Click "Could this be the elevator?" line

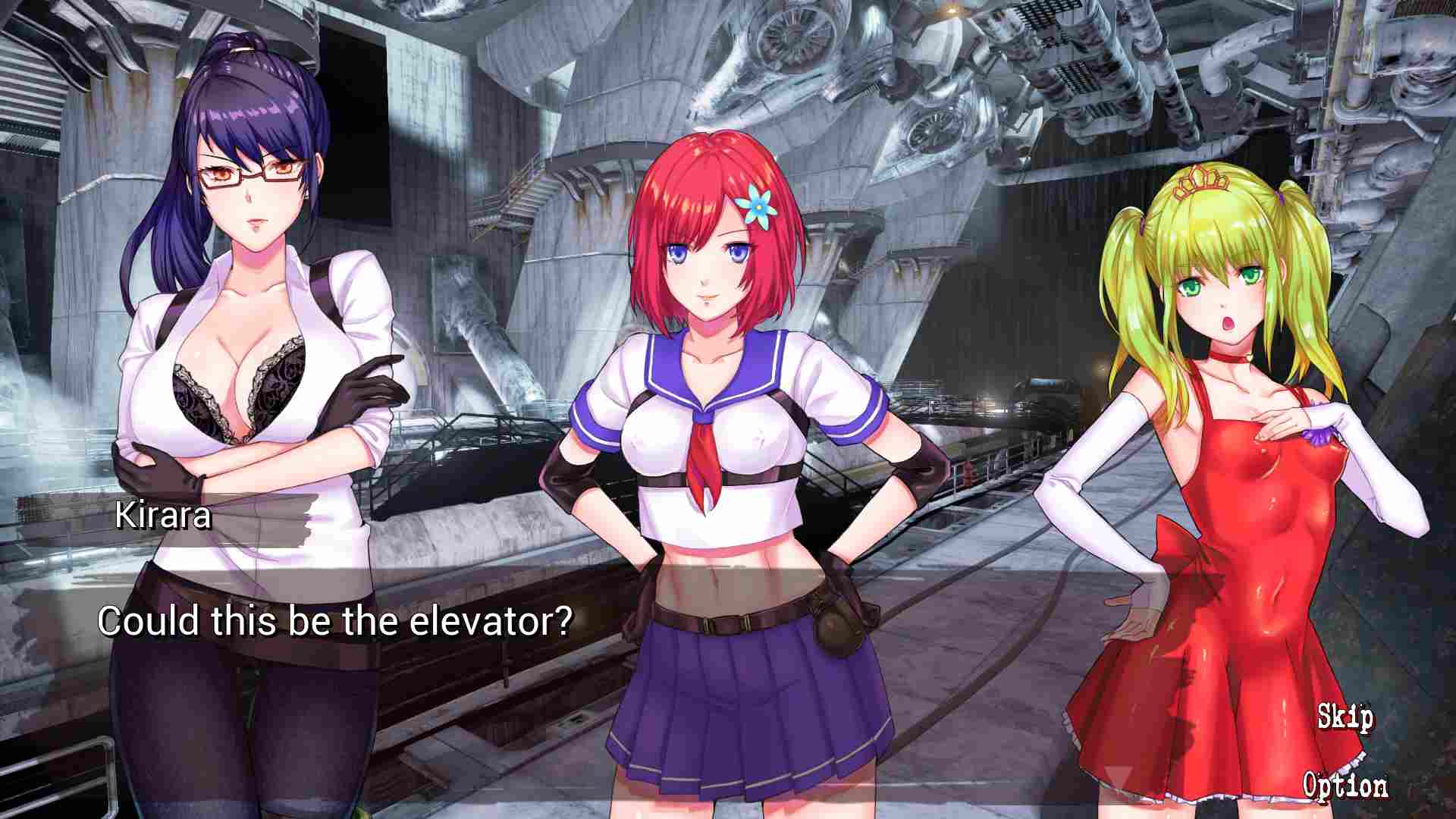[x=337, y=620]
